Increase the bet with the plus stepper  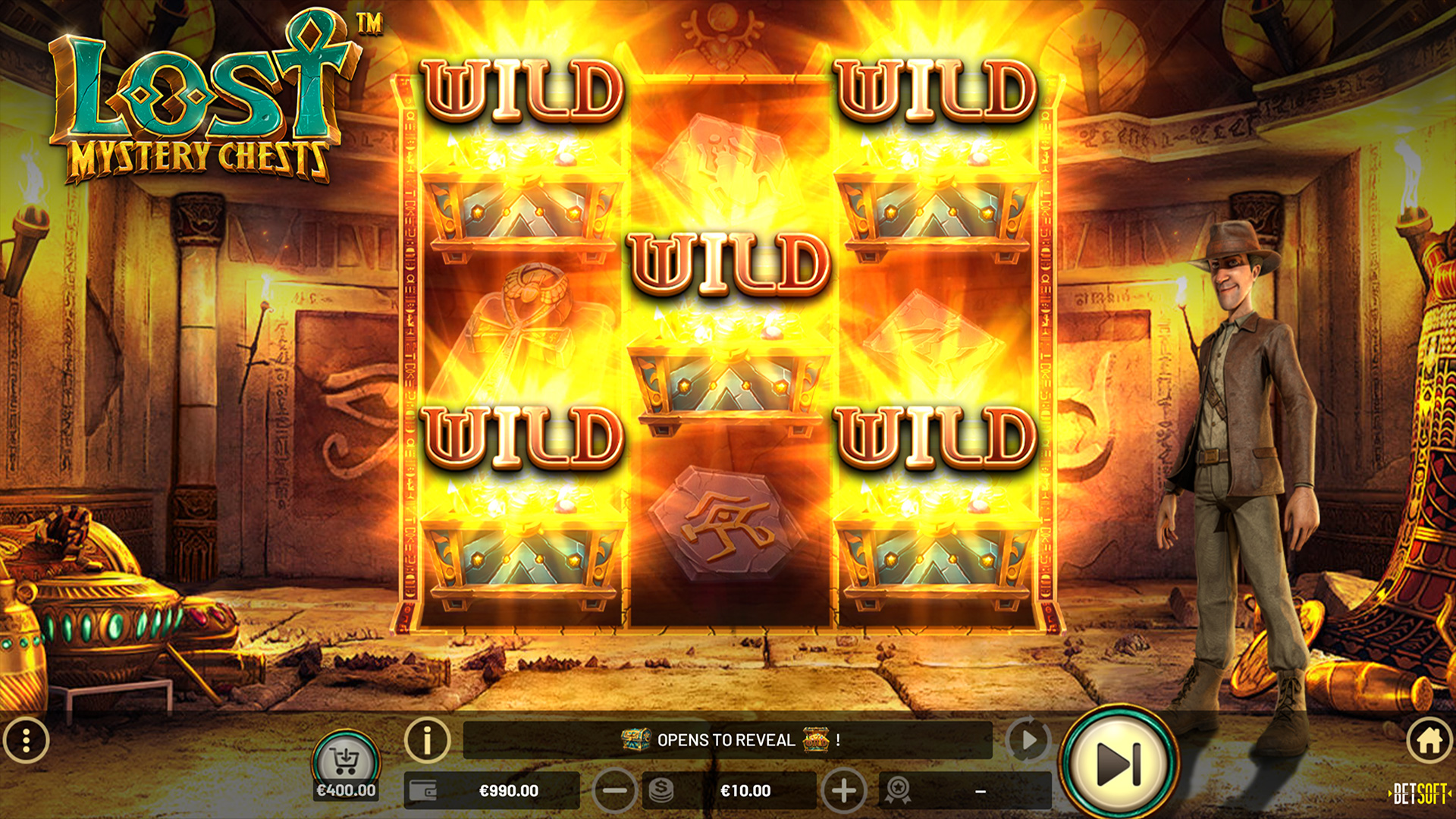coord(844,791)
